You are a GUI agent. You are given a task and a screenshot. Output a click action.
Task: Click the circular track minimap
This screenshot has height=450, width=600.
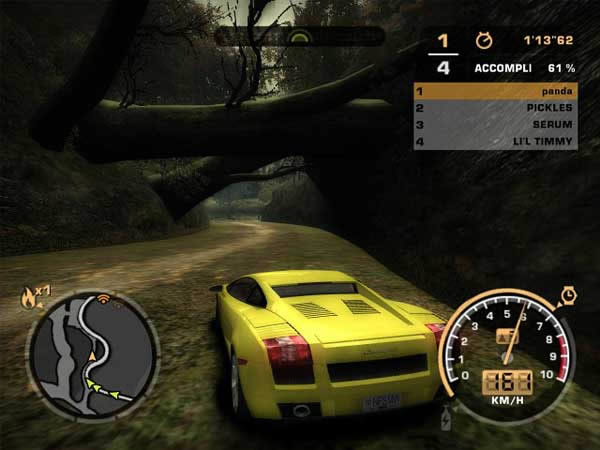(91, 354)
